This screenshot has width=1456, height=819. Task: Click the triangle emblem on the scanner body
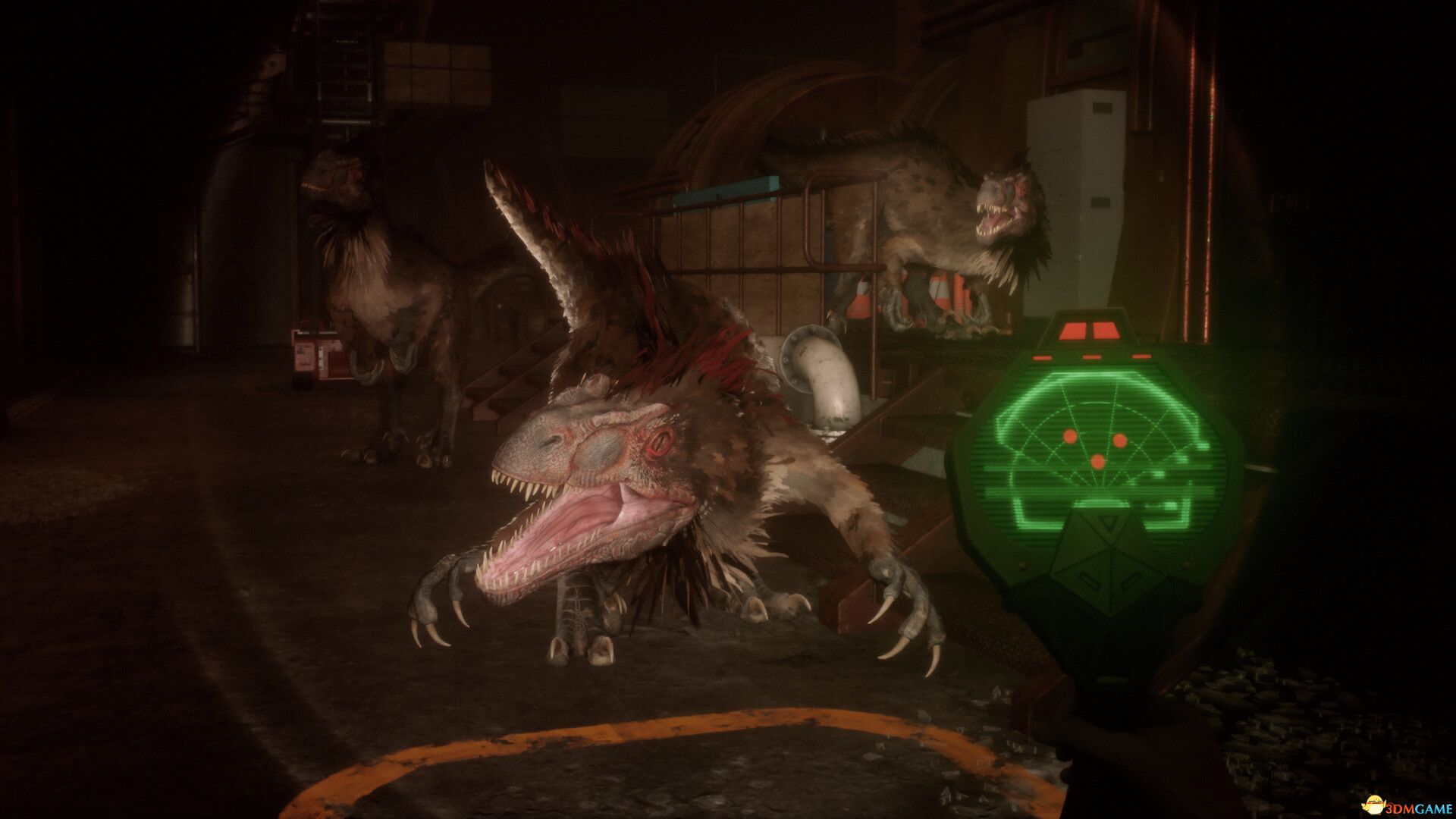pos(1106,521)
